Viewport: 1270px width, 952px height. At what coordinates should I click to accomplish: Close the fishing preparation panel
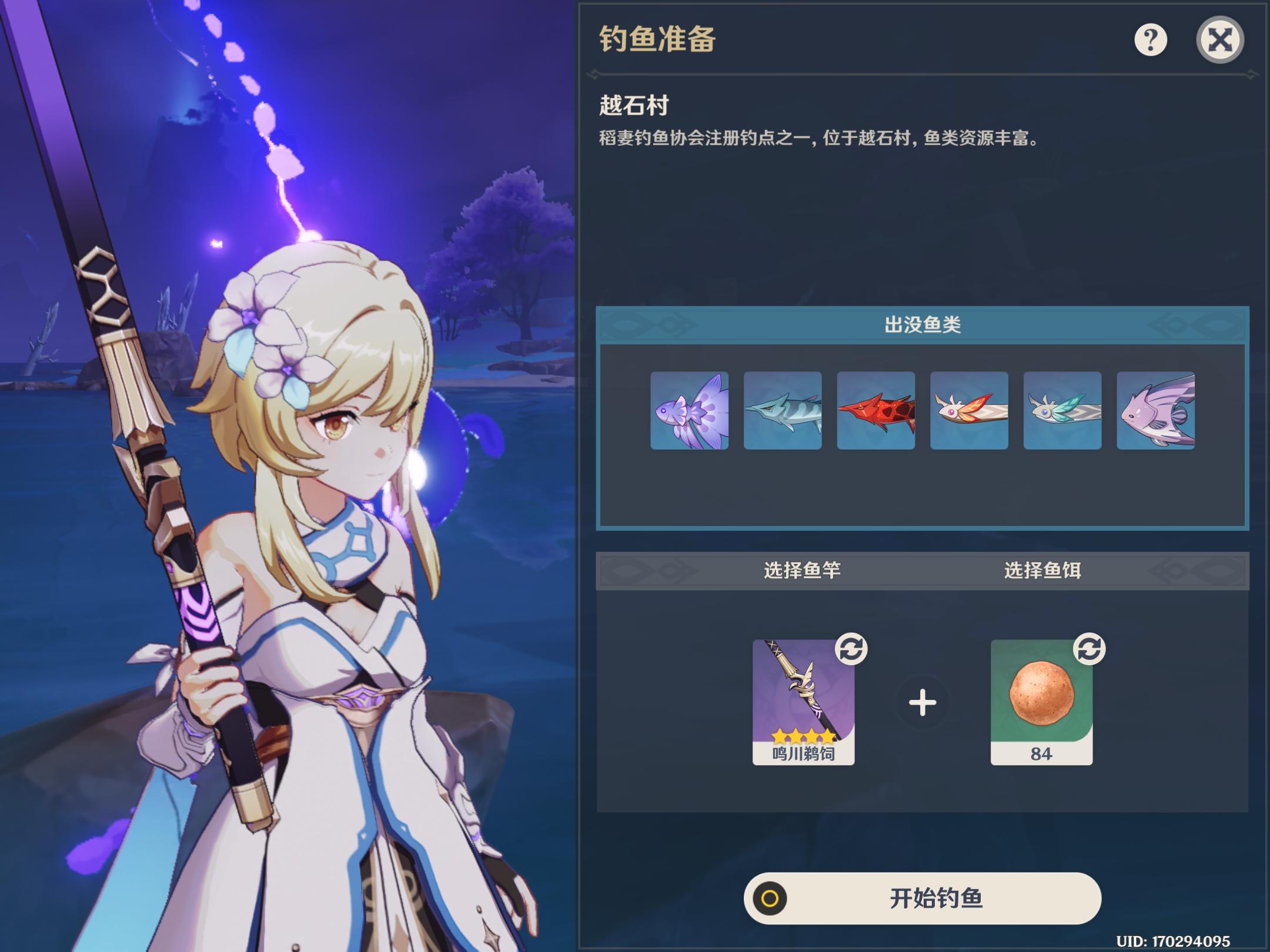click(1219, 40)
